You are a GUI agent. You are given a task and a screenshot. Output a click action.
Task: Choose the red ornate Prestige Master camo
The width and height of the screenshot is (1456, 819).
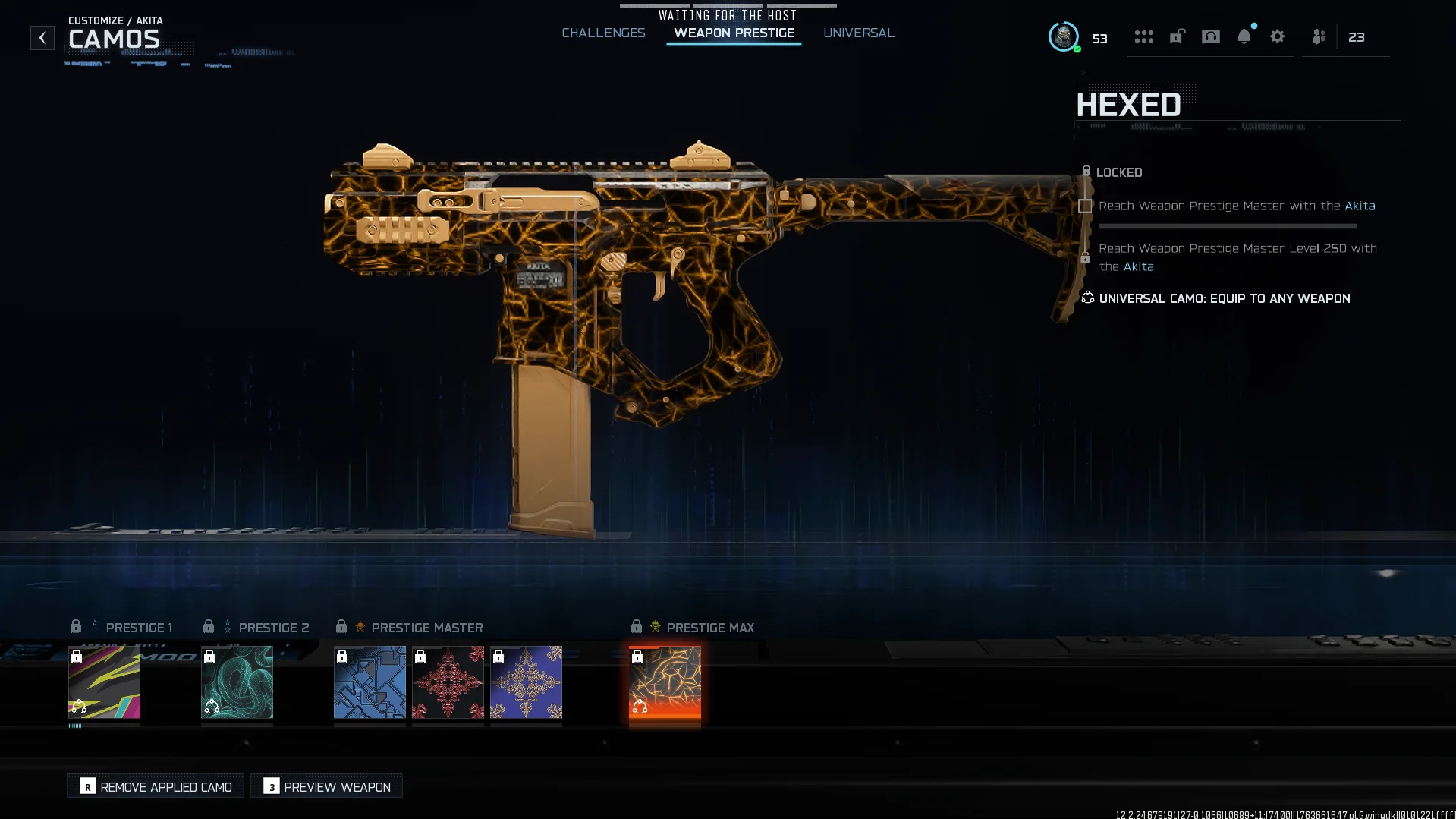point(448,682)
